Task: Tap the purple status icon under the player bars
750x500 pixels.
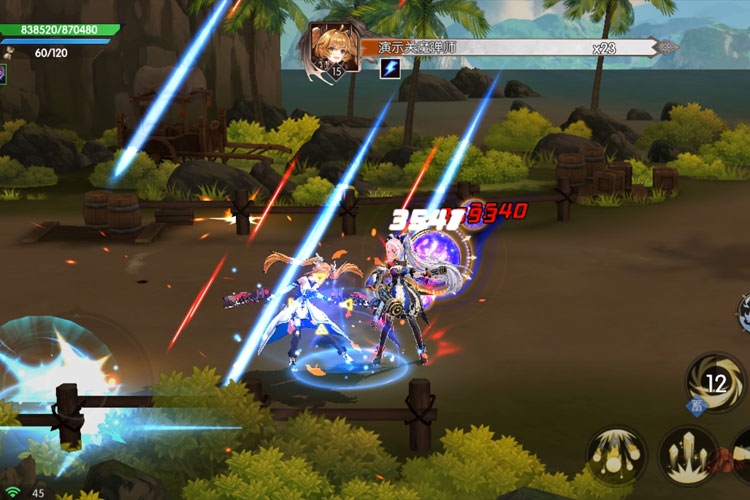Action: click(3, 74)
